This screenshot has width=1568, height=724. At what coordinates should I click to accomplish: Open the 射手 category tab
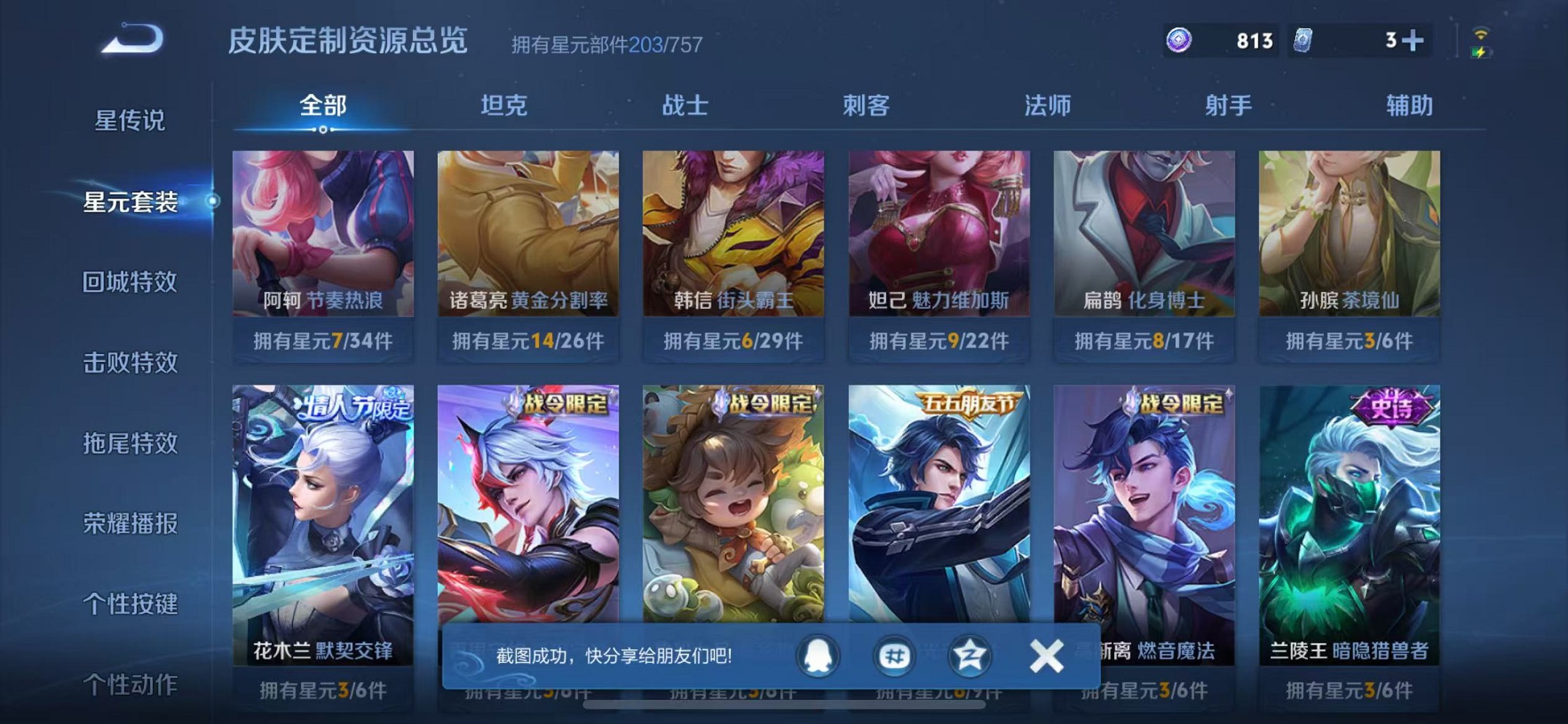(x=1228, y=106)
